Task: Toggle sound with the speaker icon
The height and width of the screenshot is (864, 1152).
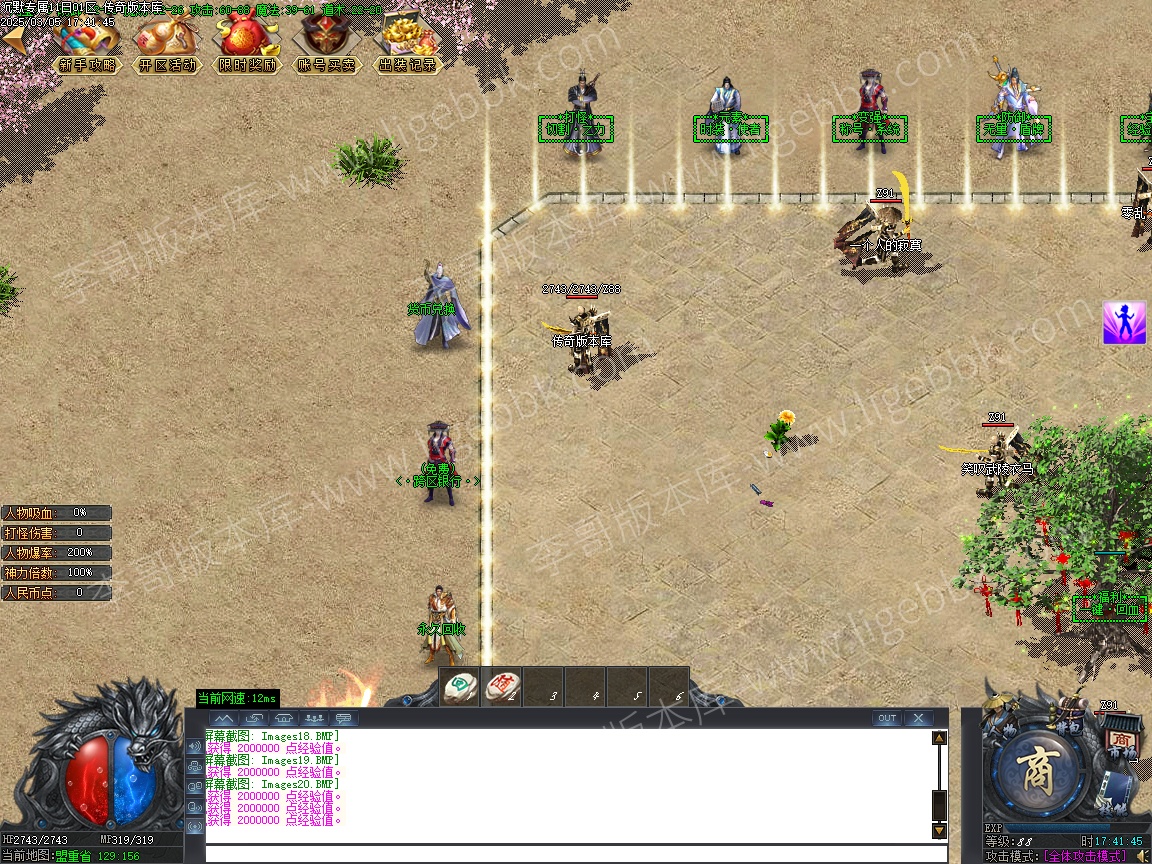Action: (x=1140, y=855)
